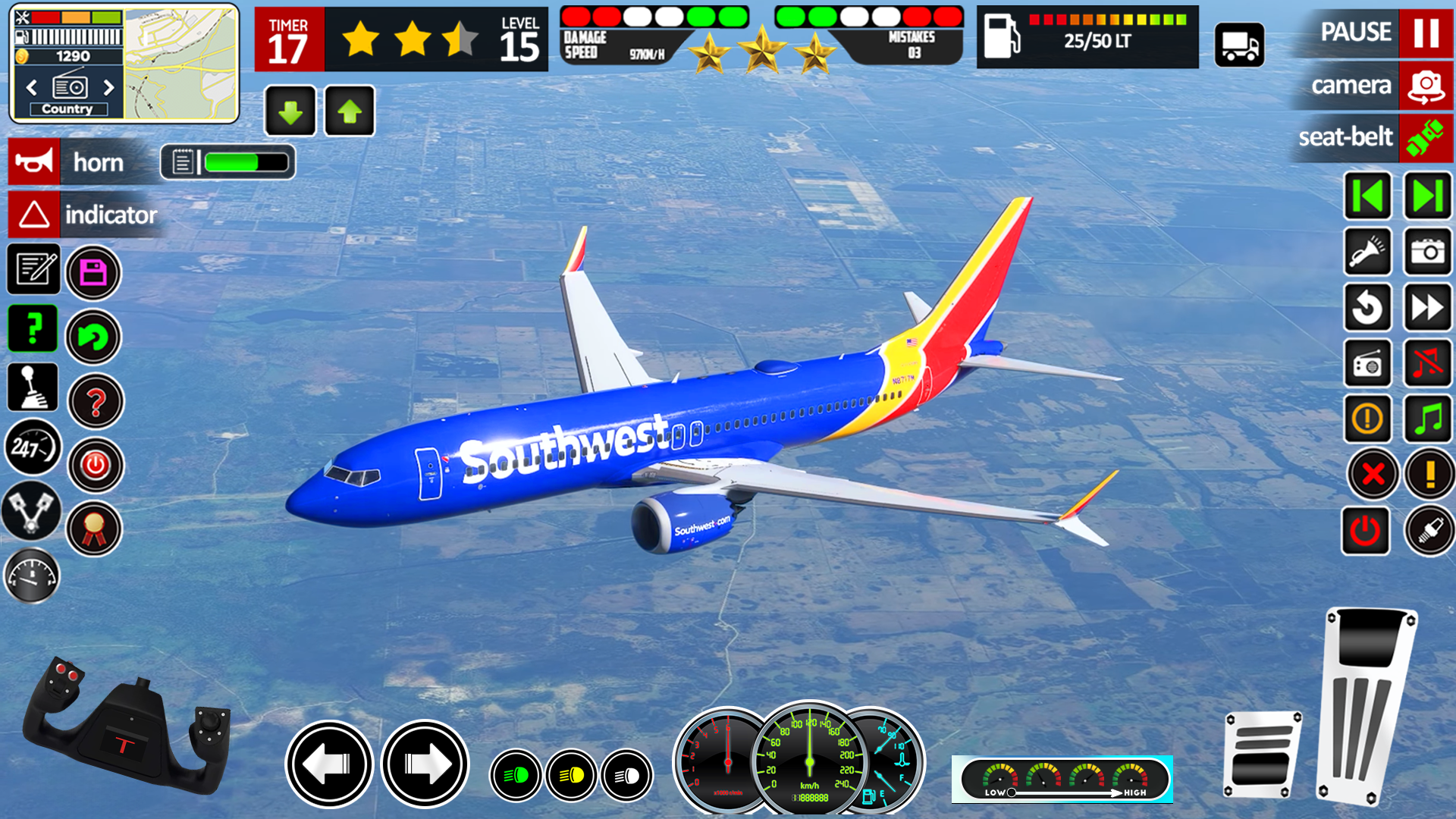Tap the truck icon button

click(x=1239, y=45)
